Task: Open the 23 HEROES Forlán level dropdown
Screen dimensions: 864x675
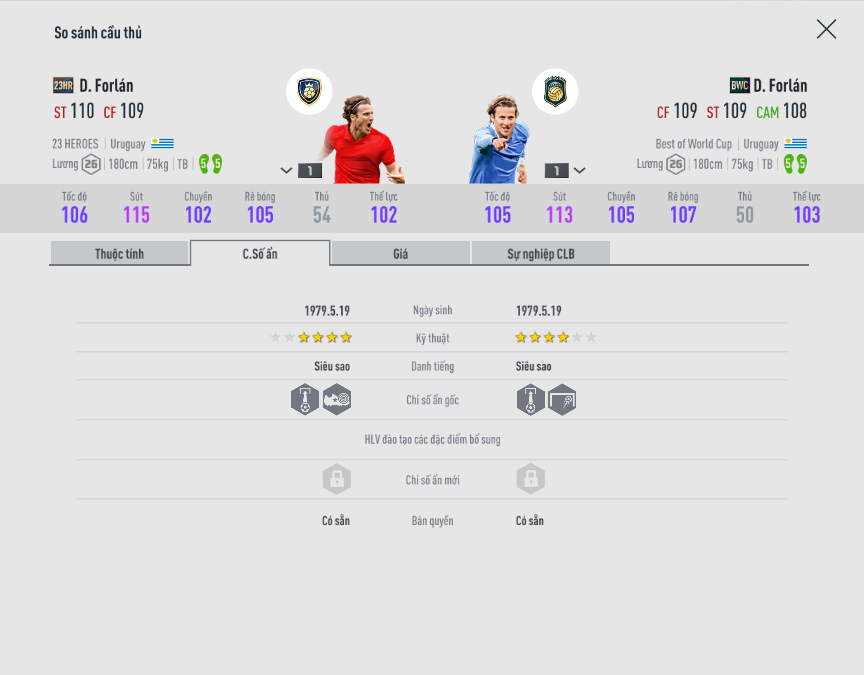Action: click(x=287, y=171)
